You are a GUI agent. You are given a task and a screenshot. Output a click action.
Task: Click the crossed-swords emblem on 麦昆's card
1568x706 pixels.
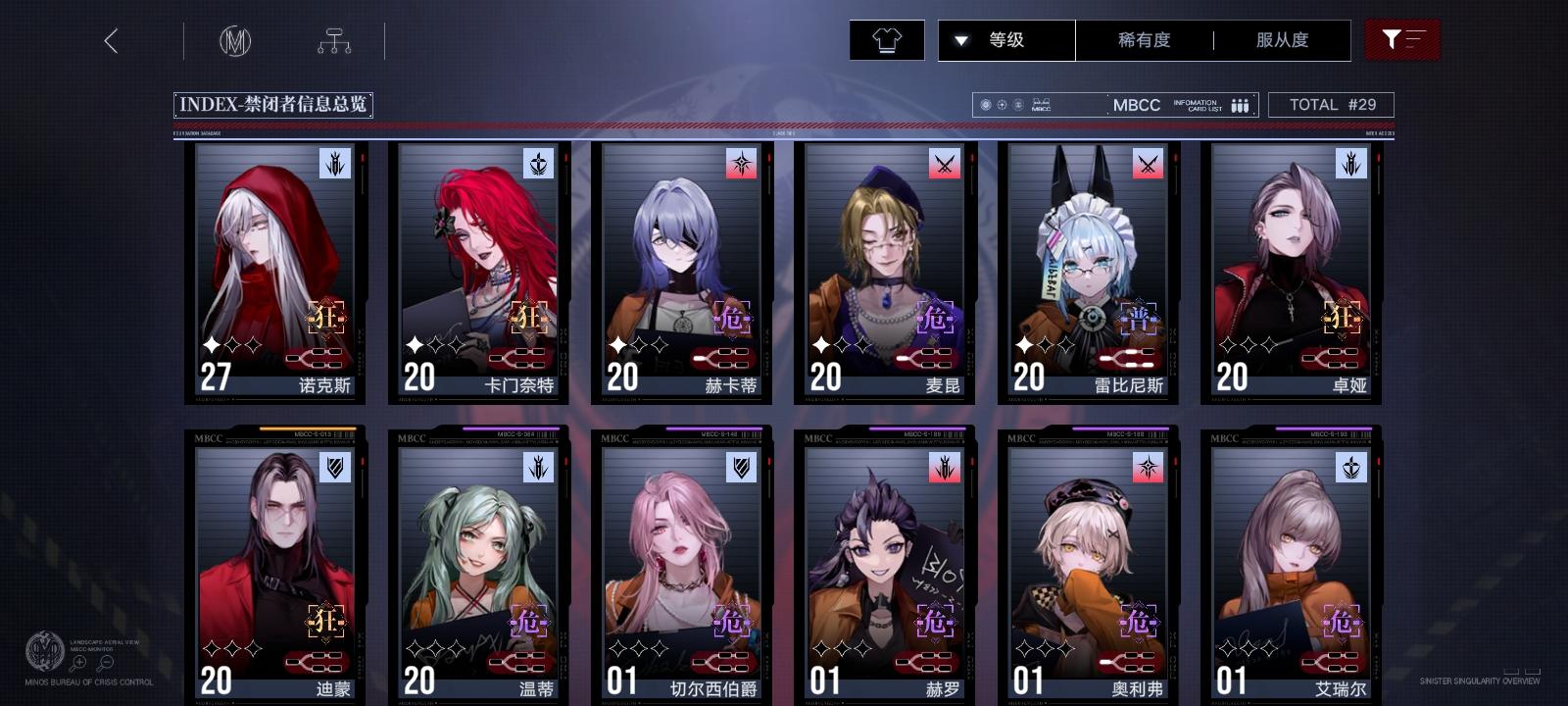pos(942,165)
